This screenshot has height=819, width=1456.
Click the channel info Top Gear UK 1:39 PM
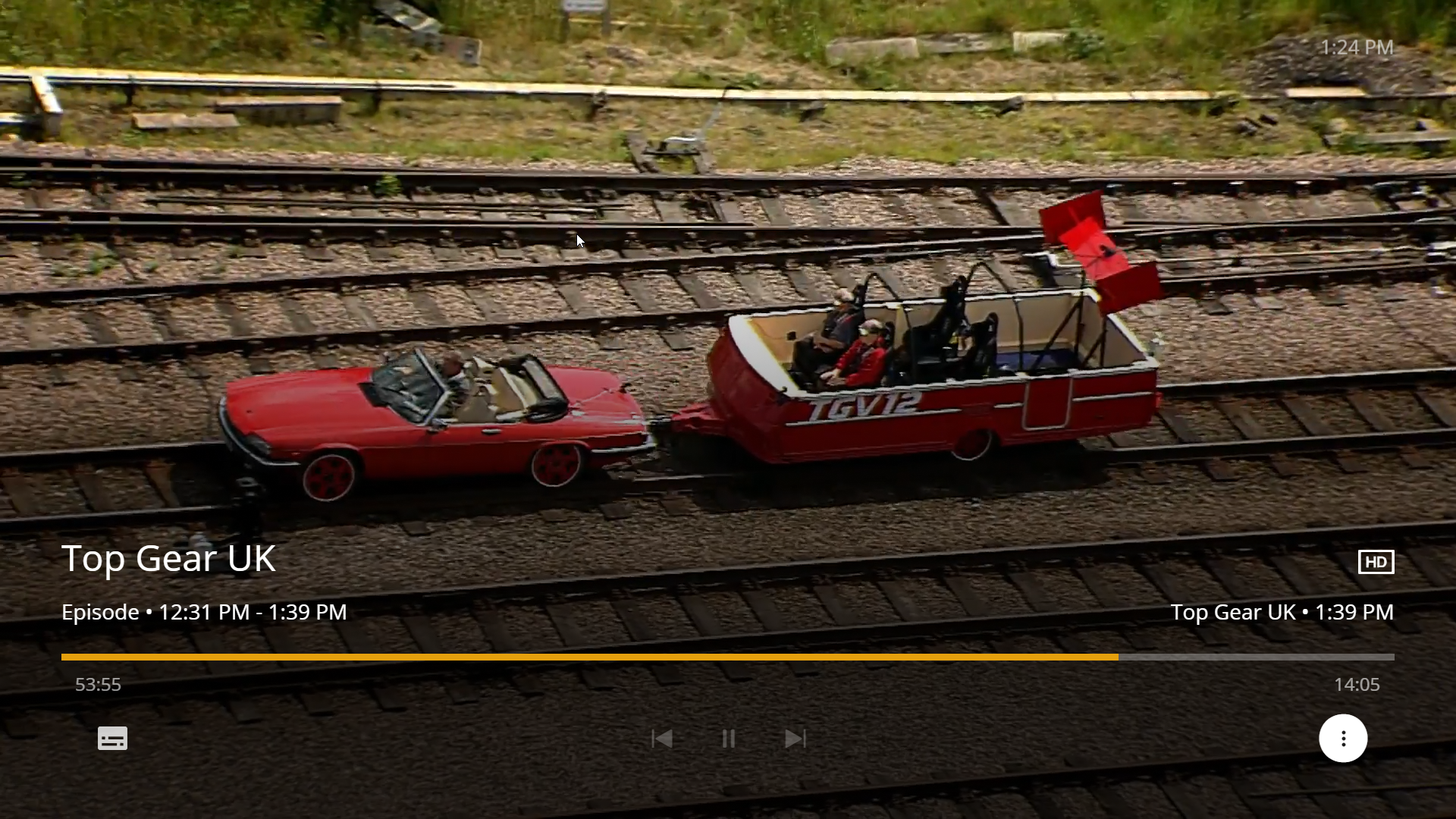coord(1282,612)
